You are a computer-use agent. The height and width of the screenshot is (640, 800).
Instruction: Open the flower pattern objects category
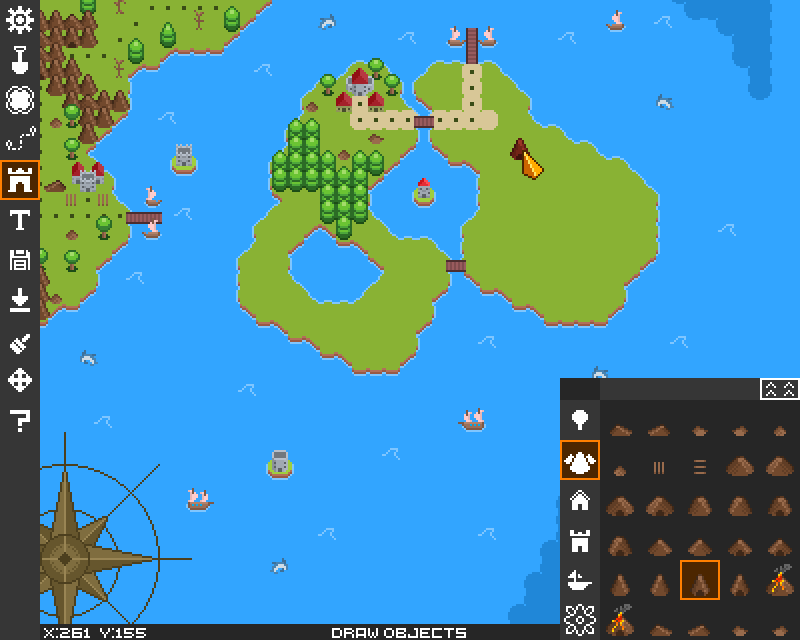point(580,620)
